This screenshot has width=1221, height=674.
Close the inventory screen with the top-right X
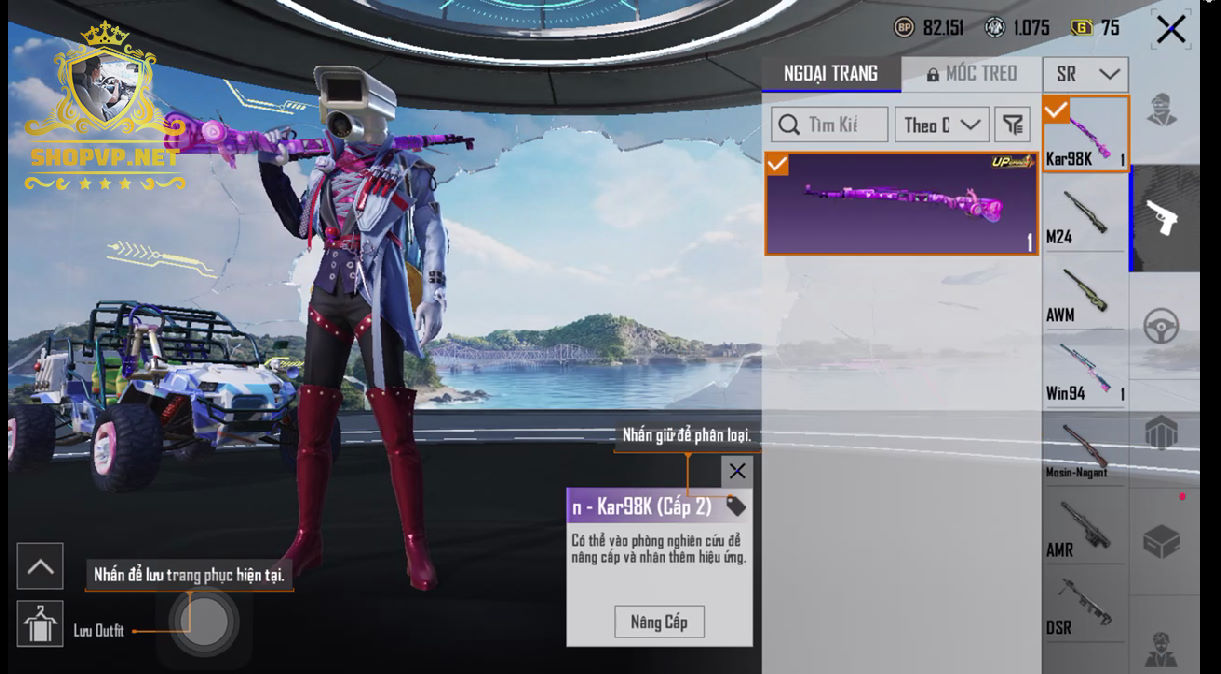[x=1170, y=30]
